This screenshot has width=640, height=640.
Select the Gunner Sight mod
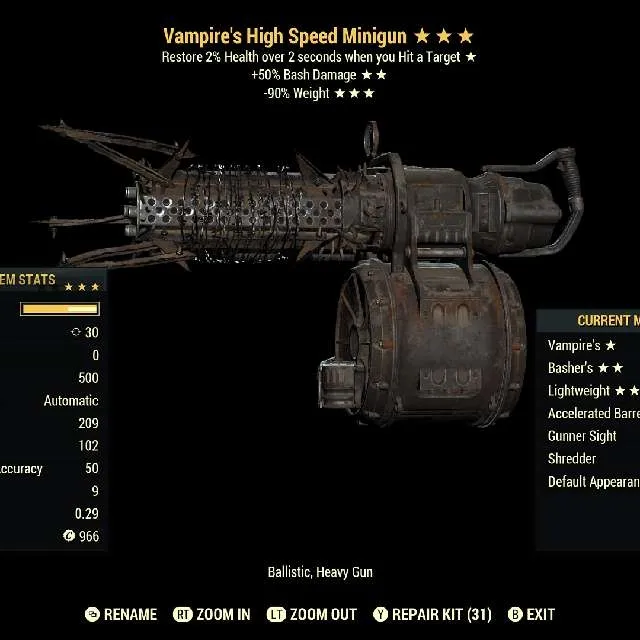(x=583, y=436)
